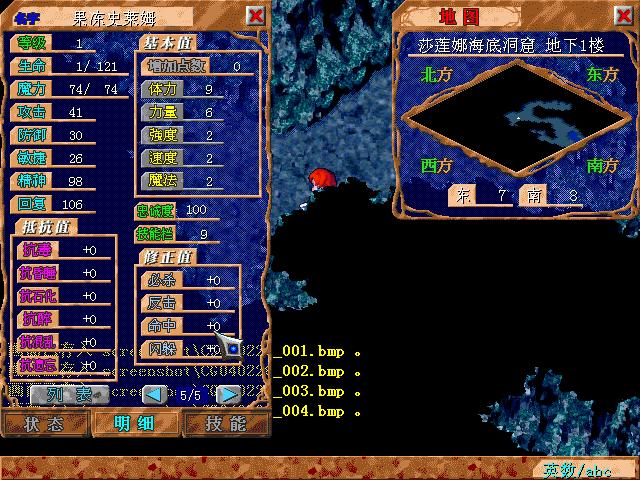Select the 强度 toughness stat
Viewport: 640px width, 480px height.
[x=163, y=135]
